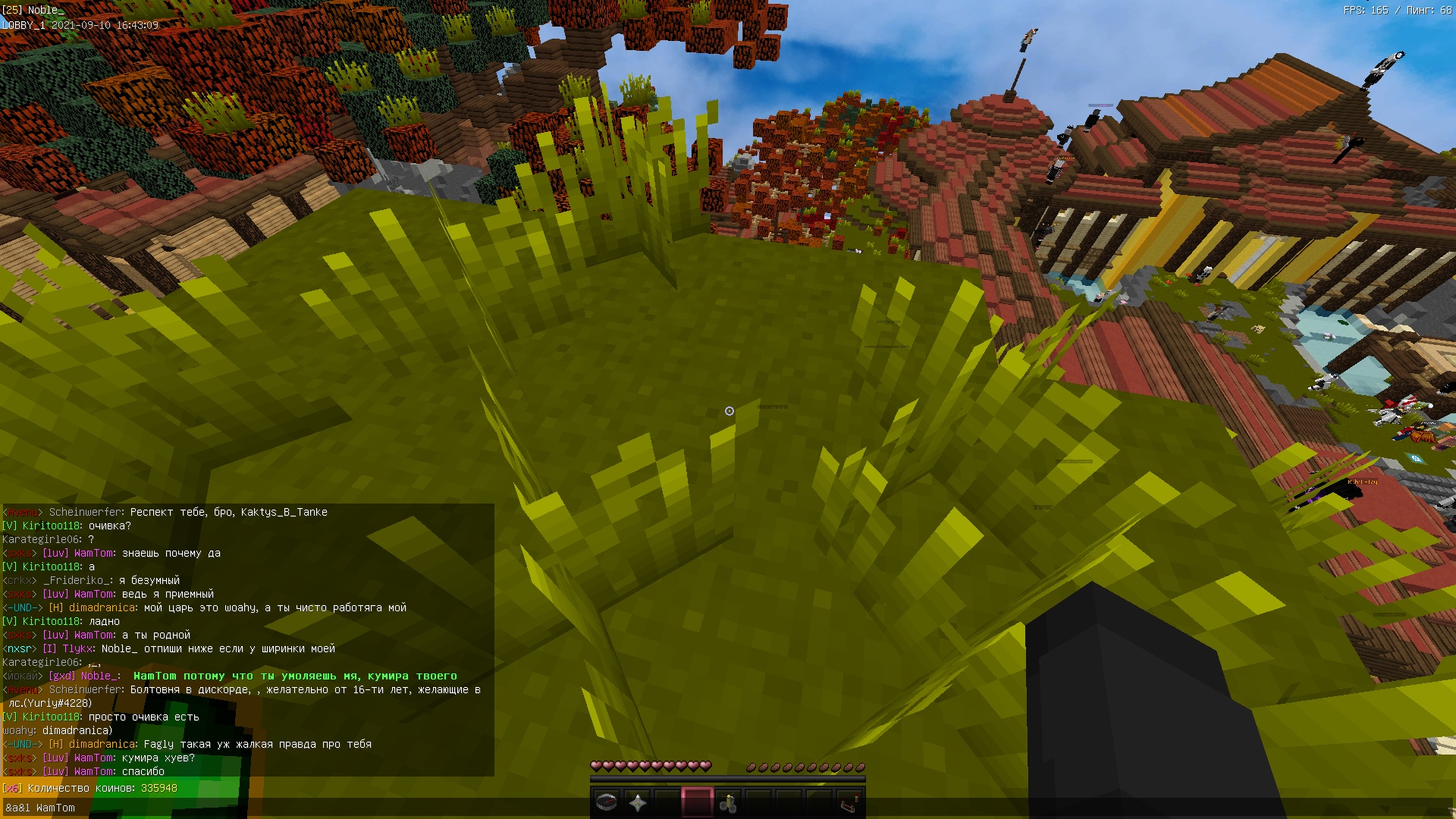Click Scheinwerfer's Discord message mentioning Yuriy#4228
The height and width of the screenshot is (819, 1456).
tap(265, 691)
